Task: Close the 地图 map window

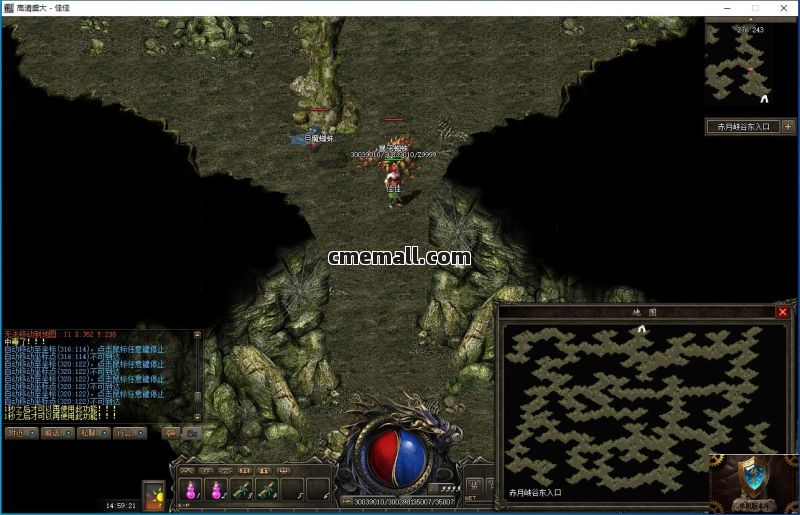Action: click(782, 312)
